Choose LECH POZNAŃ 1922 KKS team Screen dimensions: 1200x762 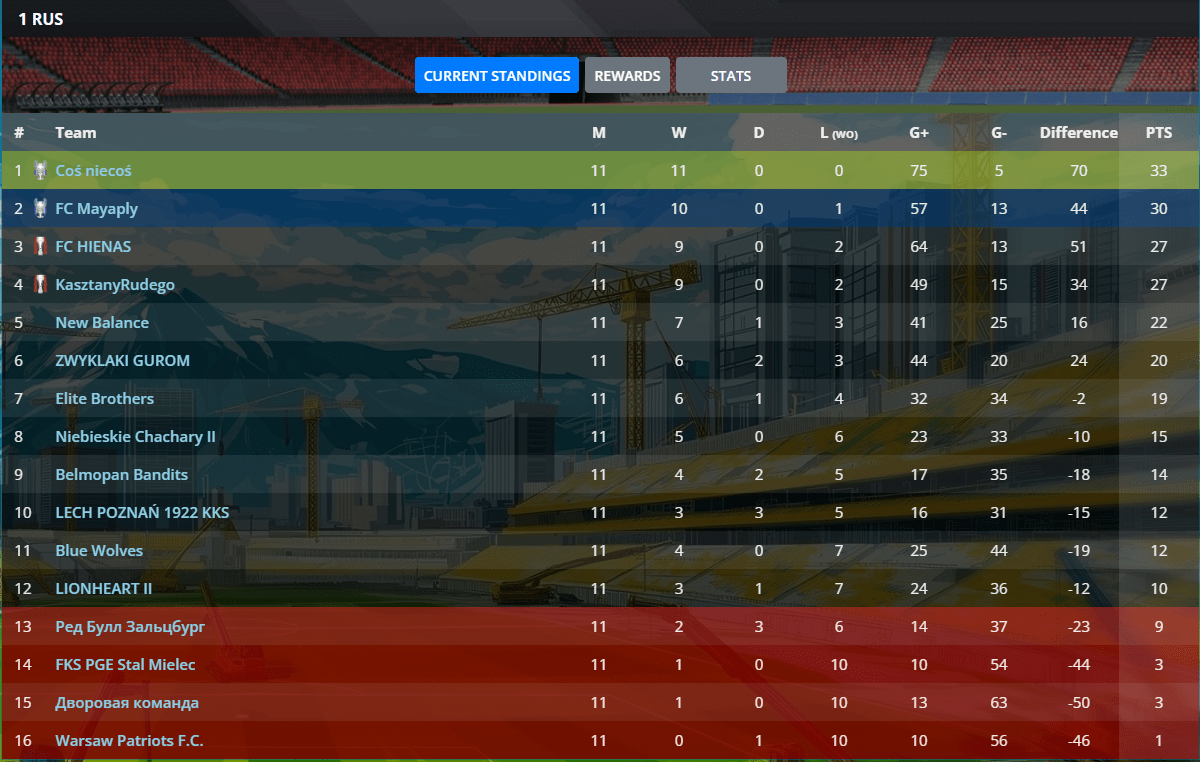(142, 513)
